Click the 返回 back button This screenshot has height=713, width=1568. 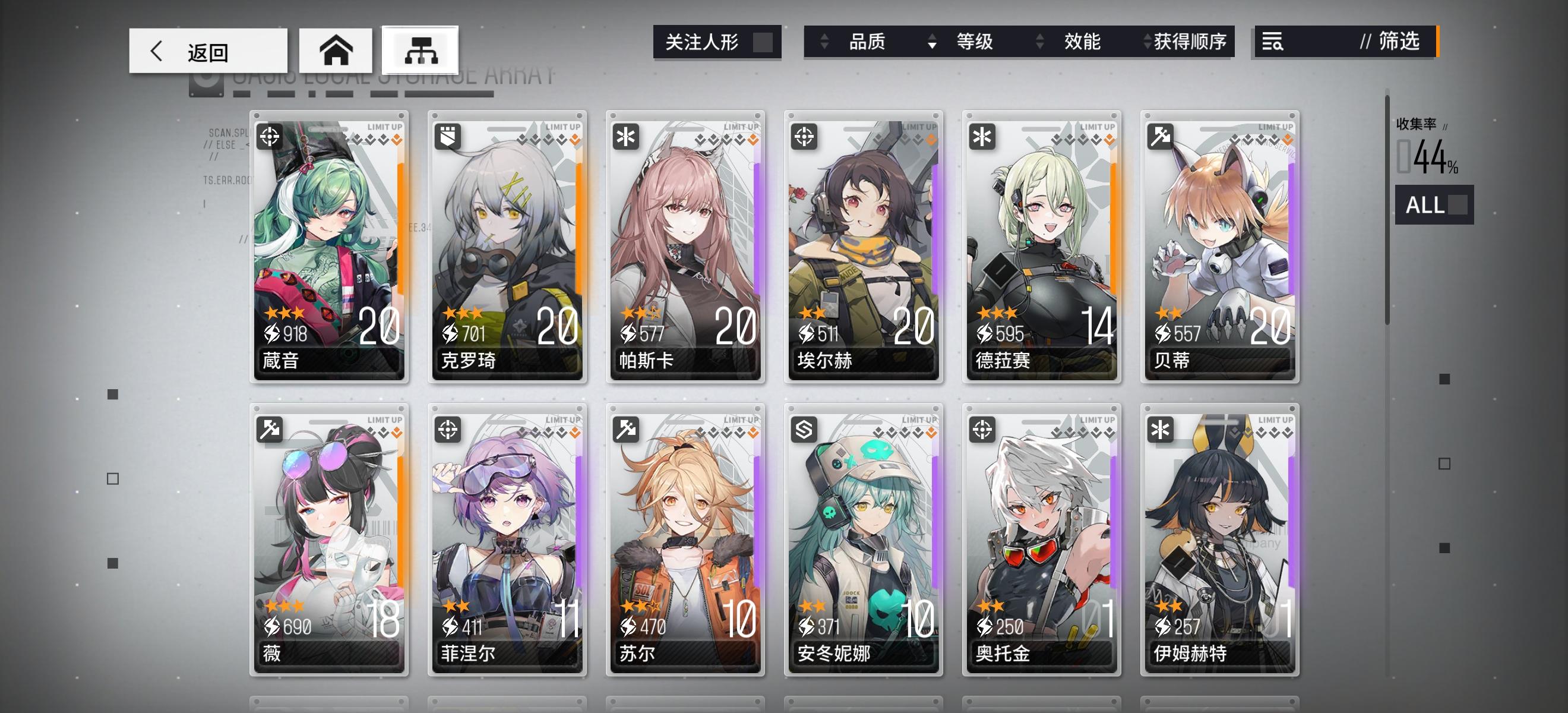(x=207, y=50)
